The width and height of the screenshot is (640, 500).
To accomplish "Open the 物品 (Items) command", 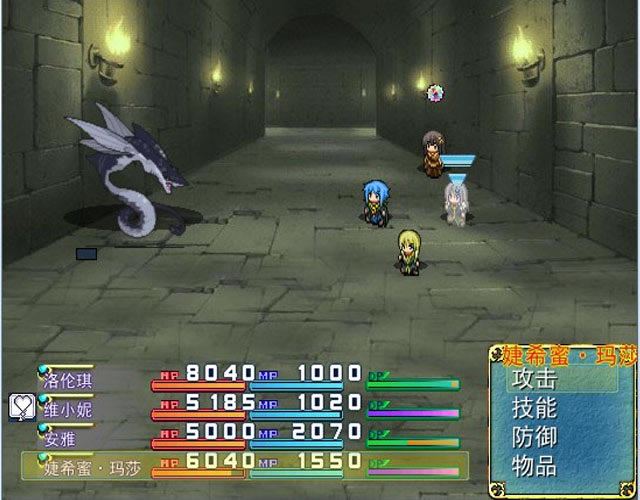I will (x=534, y=465).
